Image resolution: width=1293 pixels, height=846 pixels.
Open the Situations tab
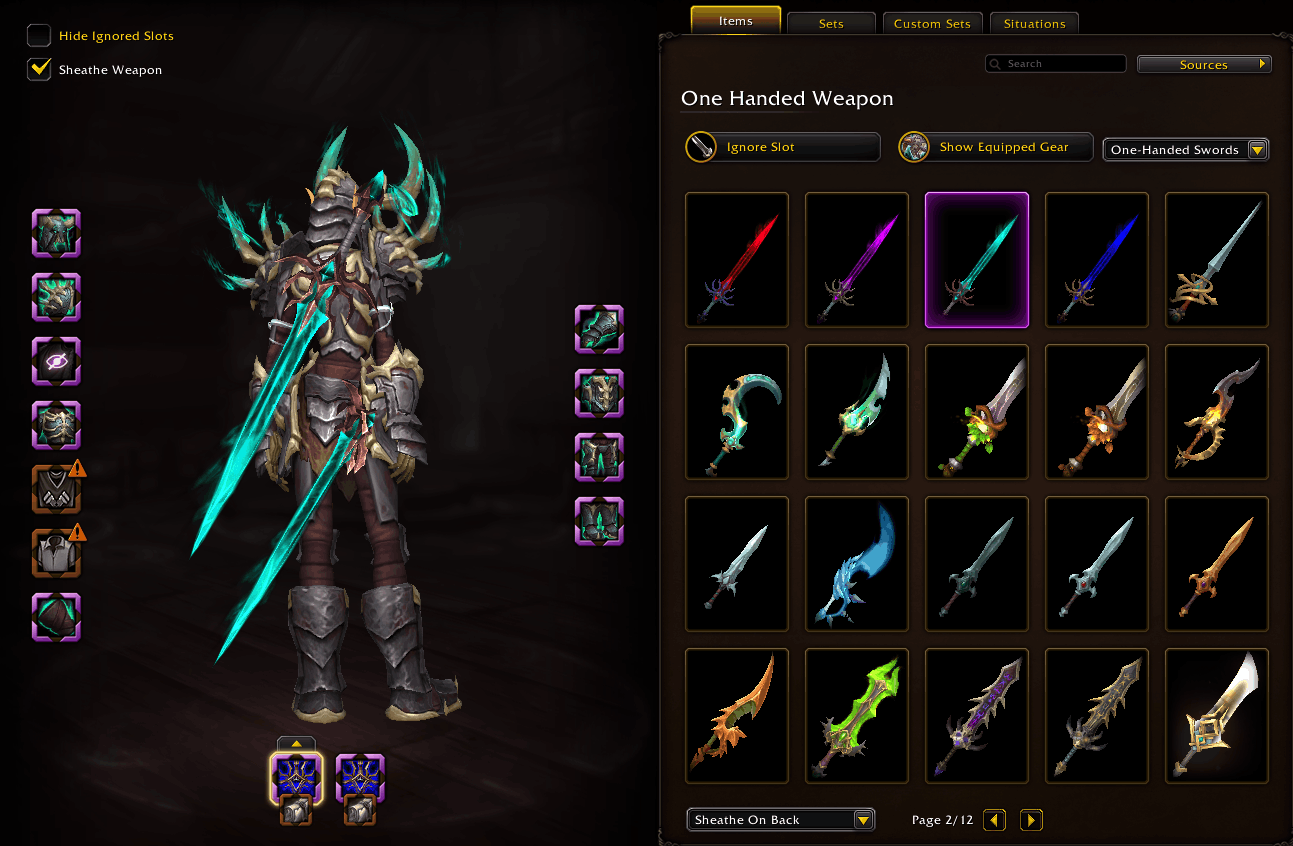click(x=1034, y=23)
